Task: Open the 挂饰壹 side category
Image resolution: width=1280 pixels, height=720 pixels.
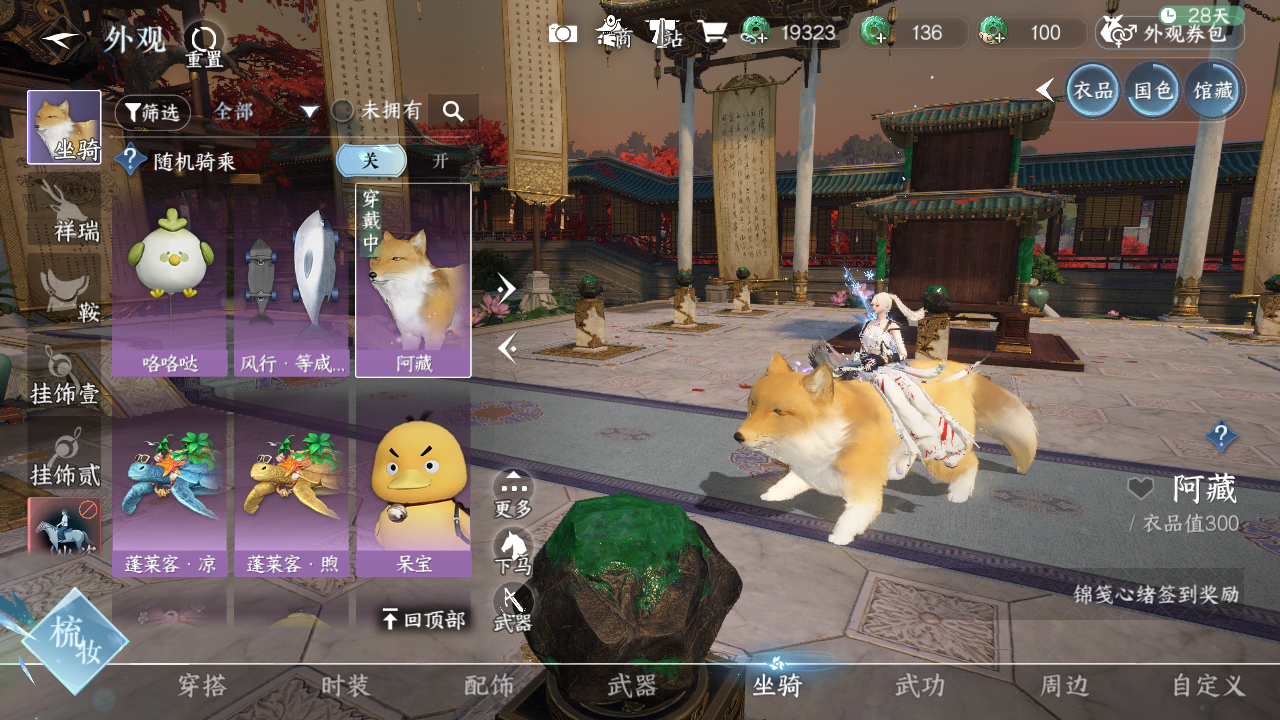Action: (64, 375)
